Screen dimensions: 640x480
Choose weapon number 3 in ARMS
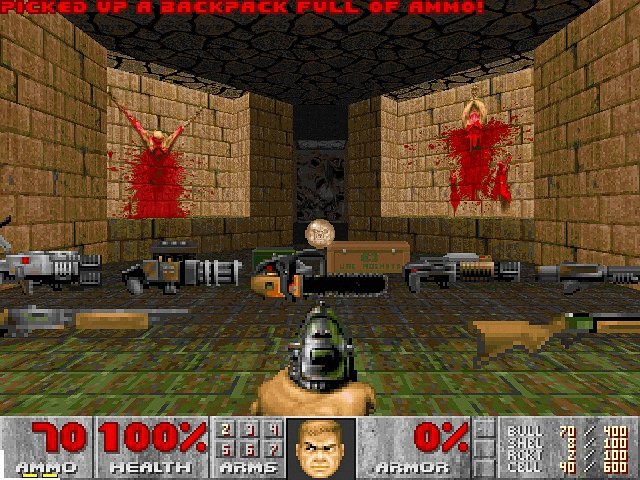pos(249,430)
